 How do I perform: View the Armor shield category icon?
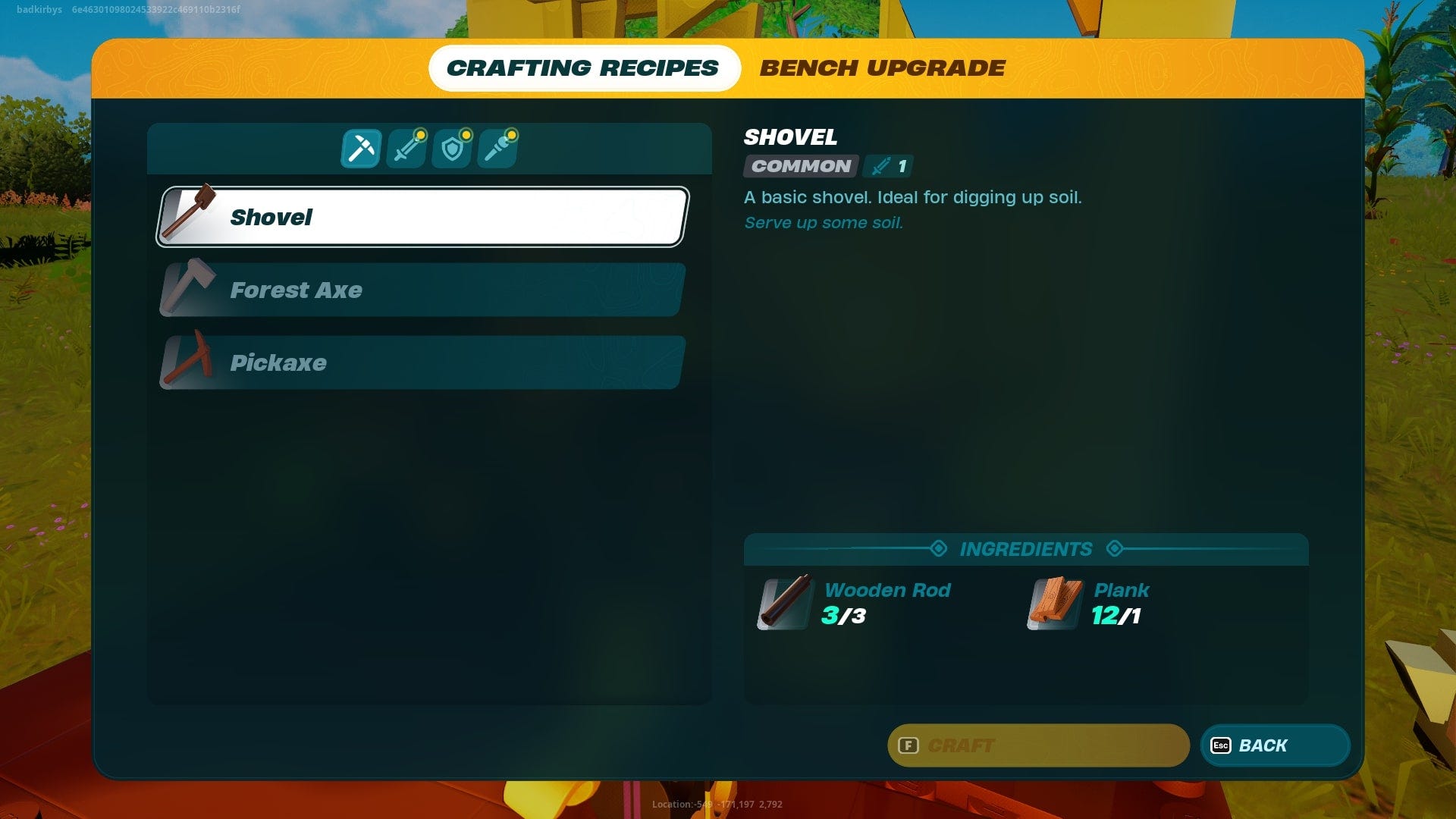453,148
